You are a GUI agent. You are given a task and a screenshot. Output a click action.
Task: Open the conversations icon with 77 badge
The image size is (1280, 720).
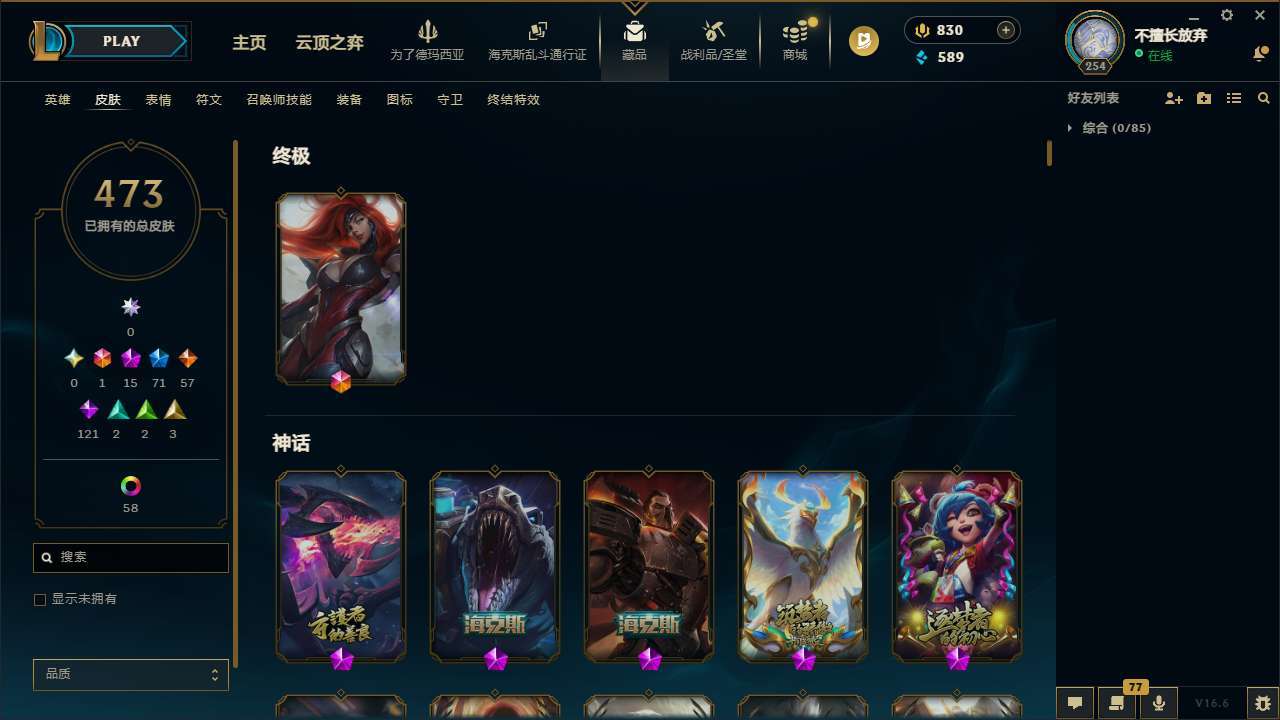(1117, 702)
